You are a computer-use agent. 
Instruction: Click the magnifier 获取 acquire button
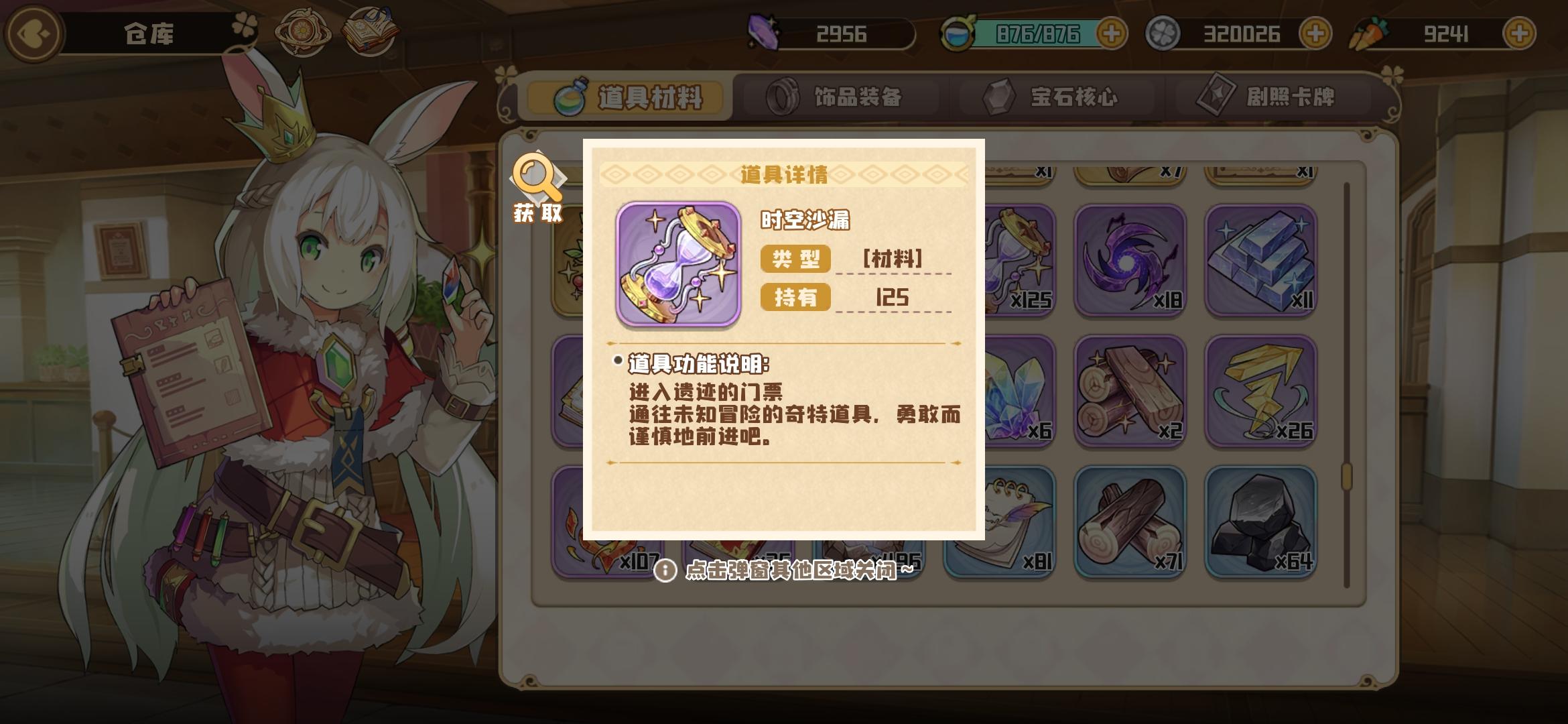tap(536, 181)
